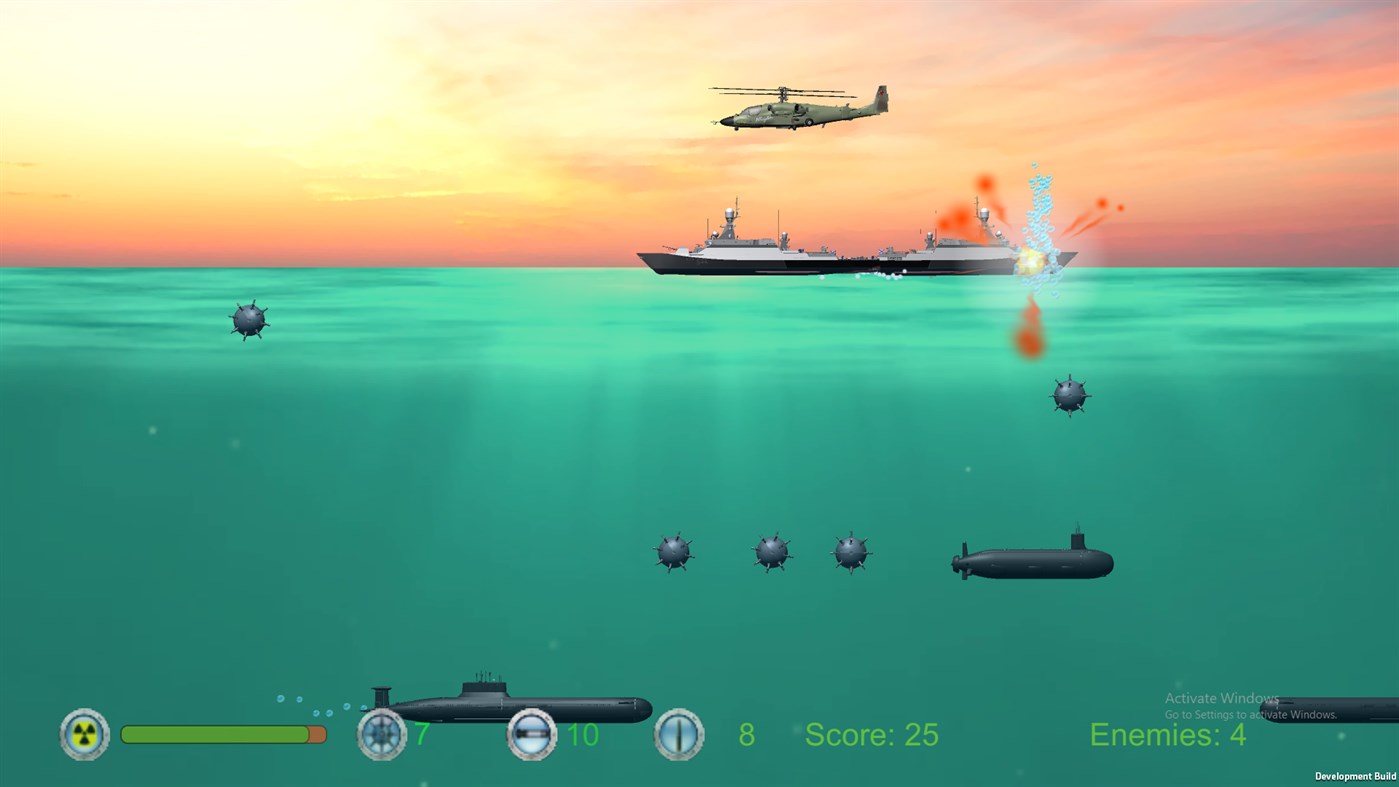Screen dimensions: 1399x787
Task: Click the naval mine near the left edge
Action: coord(250,317)
